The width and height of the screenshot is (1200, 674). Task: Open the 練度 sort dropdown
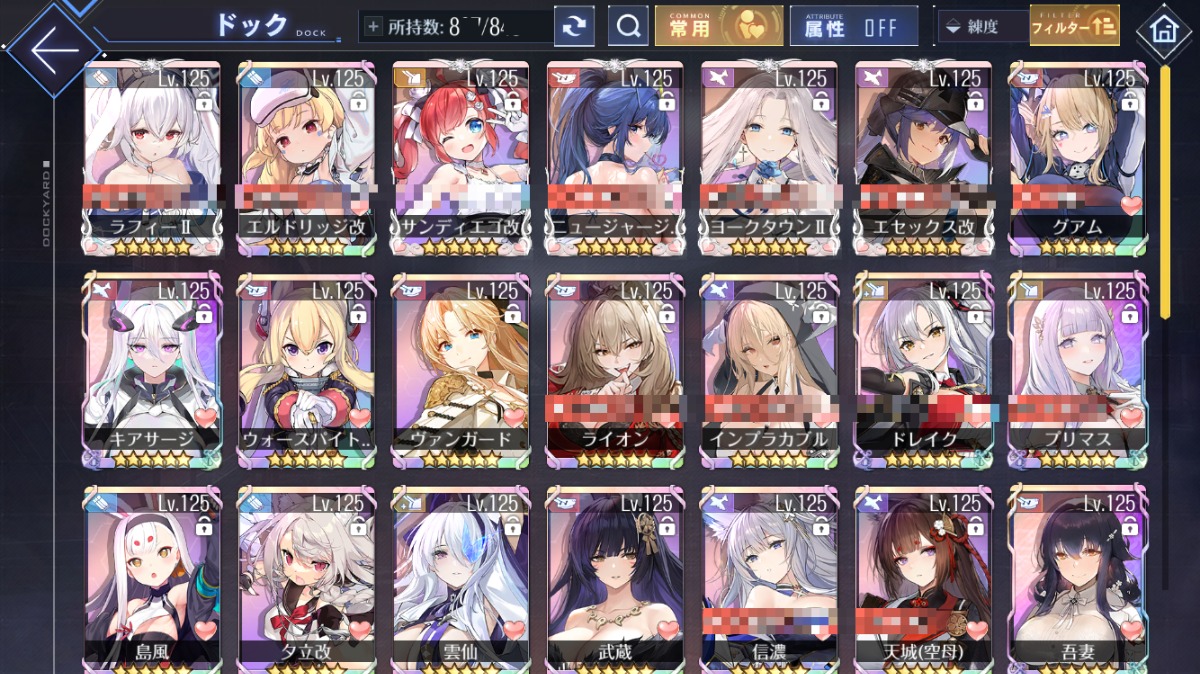[982, 27]
